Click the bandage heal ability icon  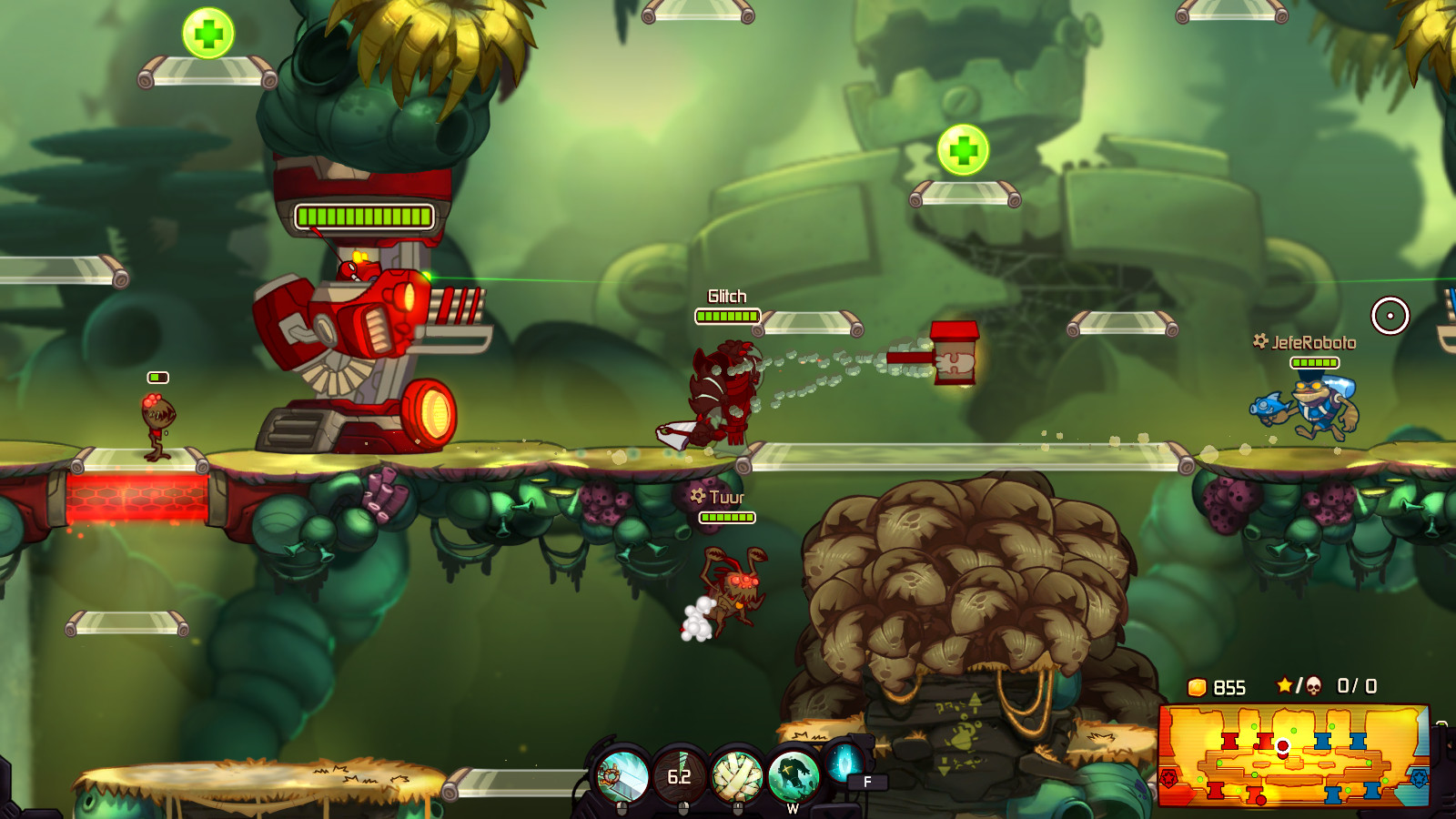736,773
